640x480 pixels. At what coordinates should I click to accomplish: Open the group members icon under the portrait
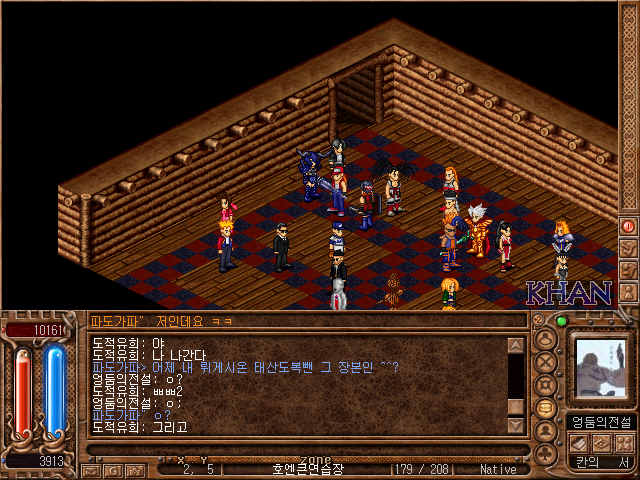click(x=625, y=443)
